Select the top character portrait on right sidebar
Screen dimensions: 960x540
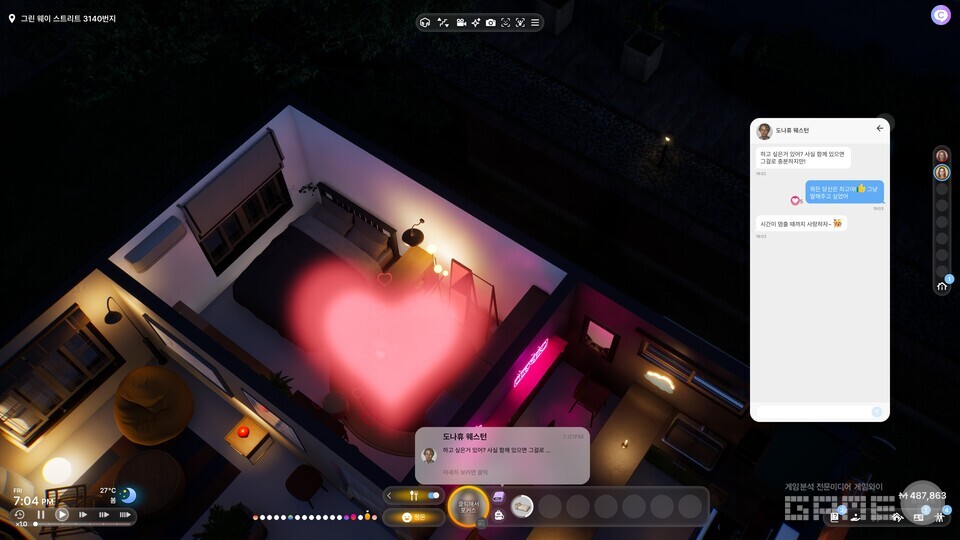[x=942, y=156]
